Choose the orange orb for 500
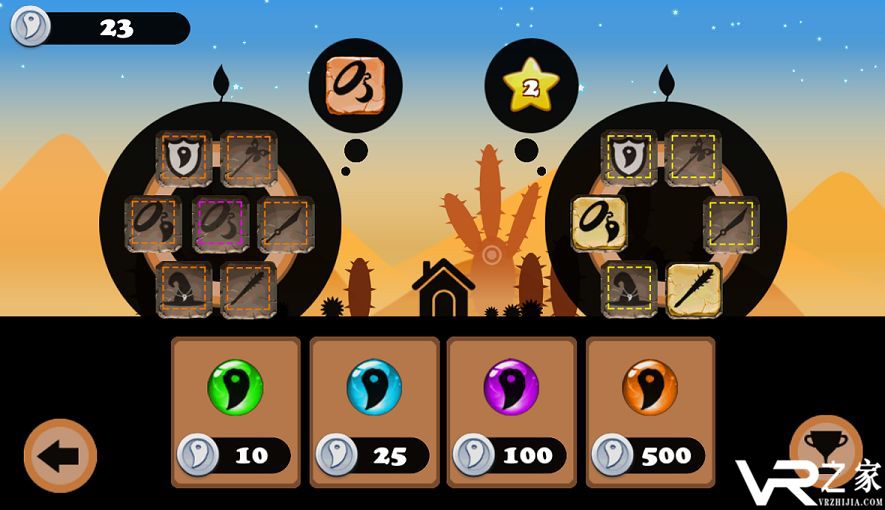Viewport: 885px width, 510px height. click(x=650, y=411)
